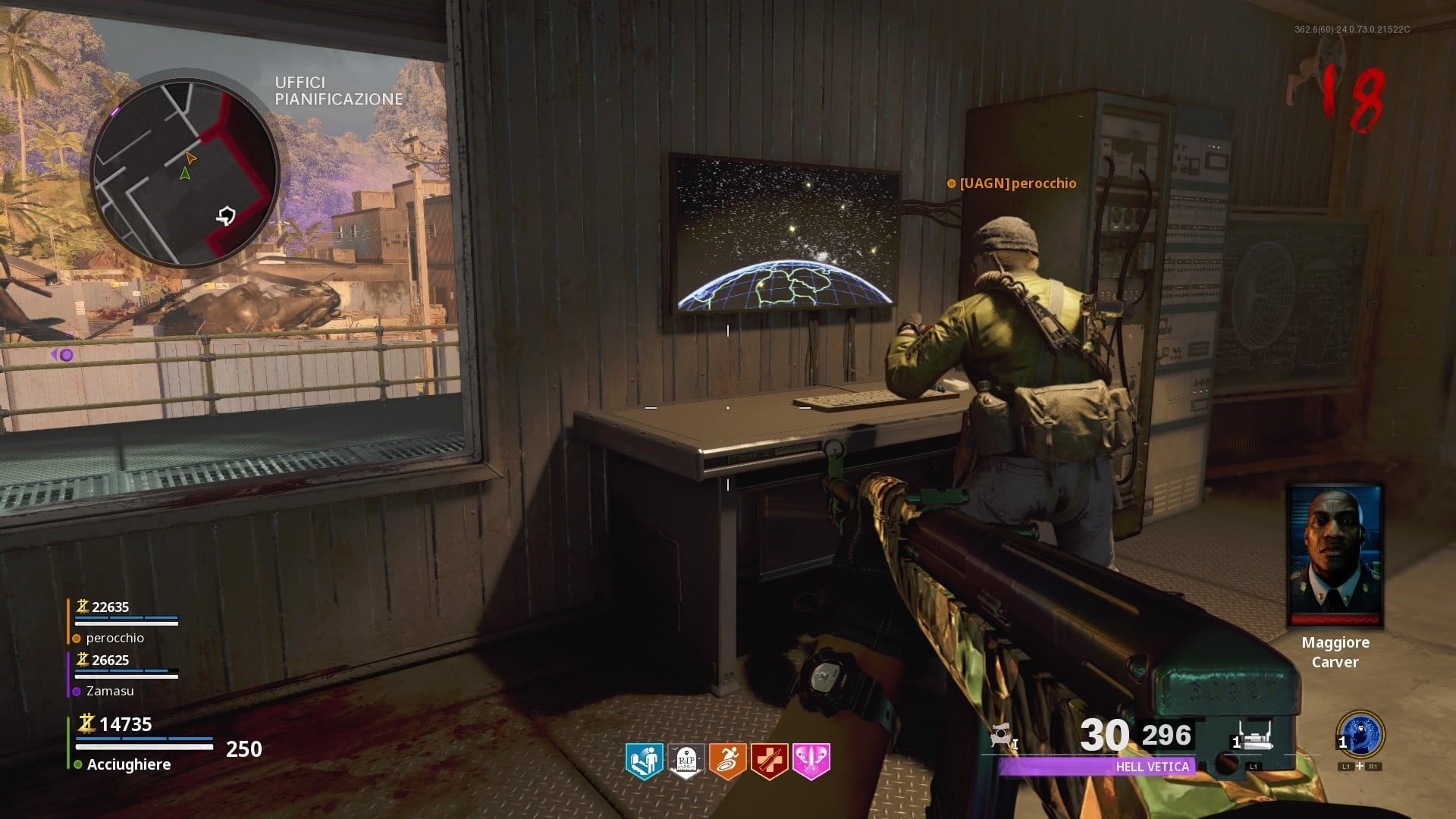Select teammate Zamasu in the squad list
1456x819 pixels.
point(110,691)
